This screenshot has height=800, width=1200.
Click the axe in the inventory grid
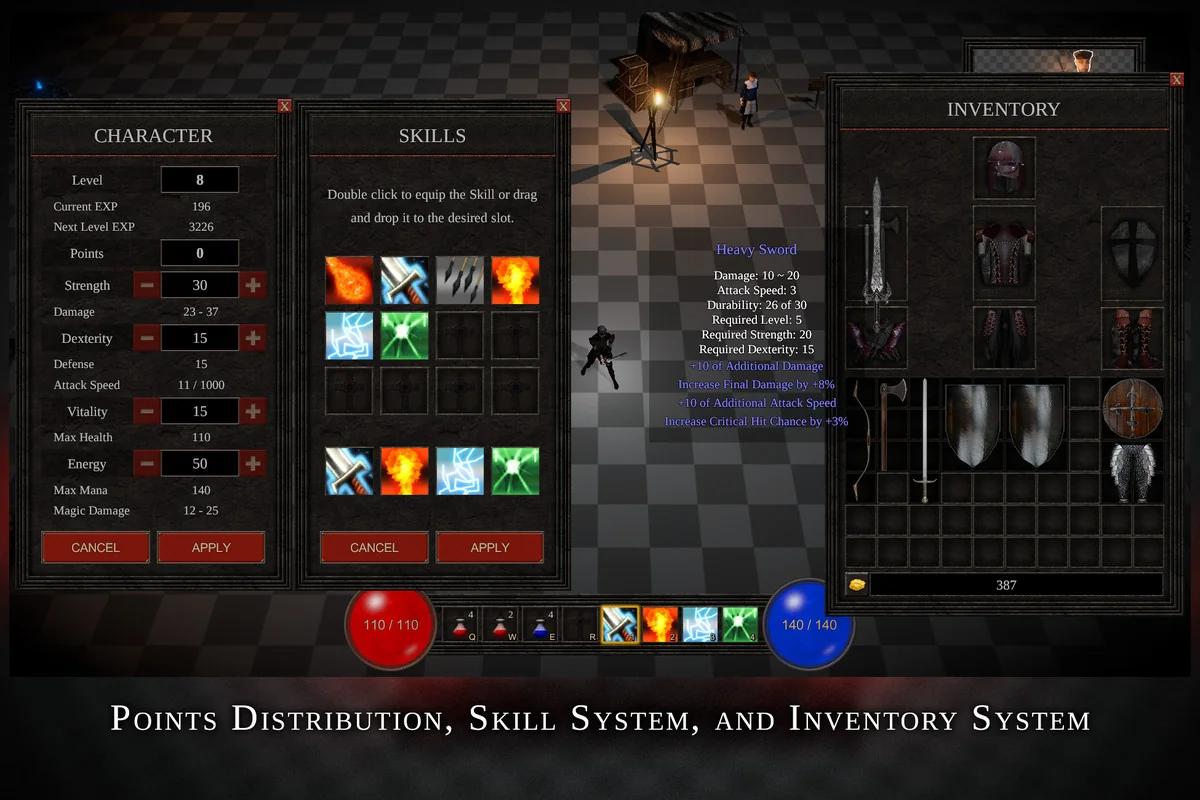point(889,422)
